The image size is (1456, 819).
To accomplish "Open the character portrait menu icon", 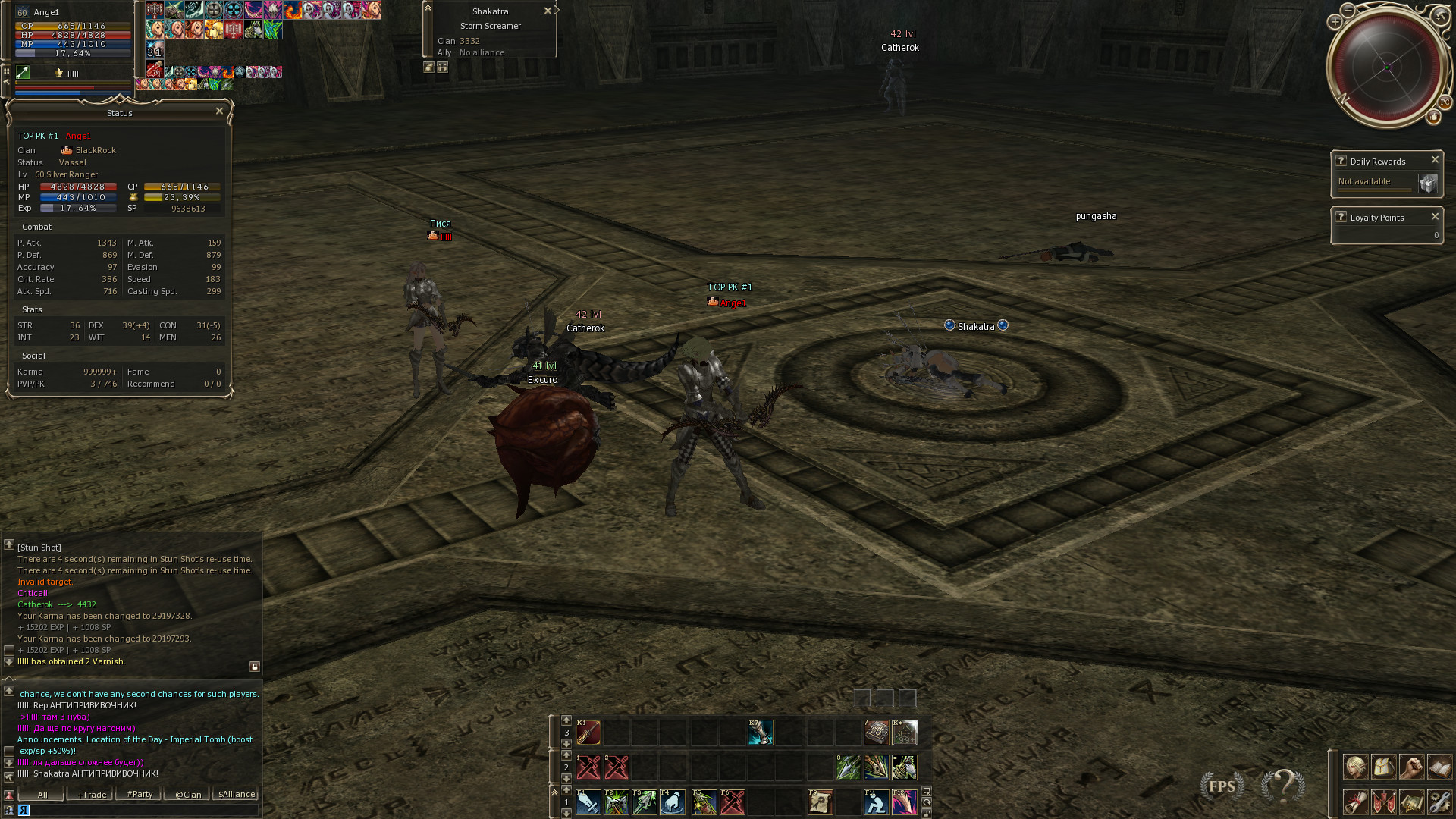I will (1355, 767).
